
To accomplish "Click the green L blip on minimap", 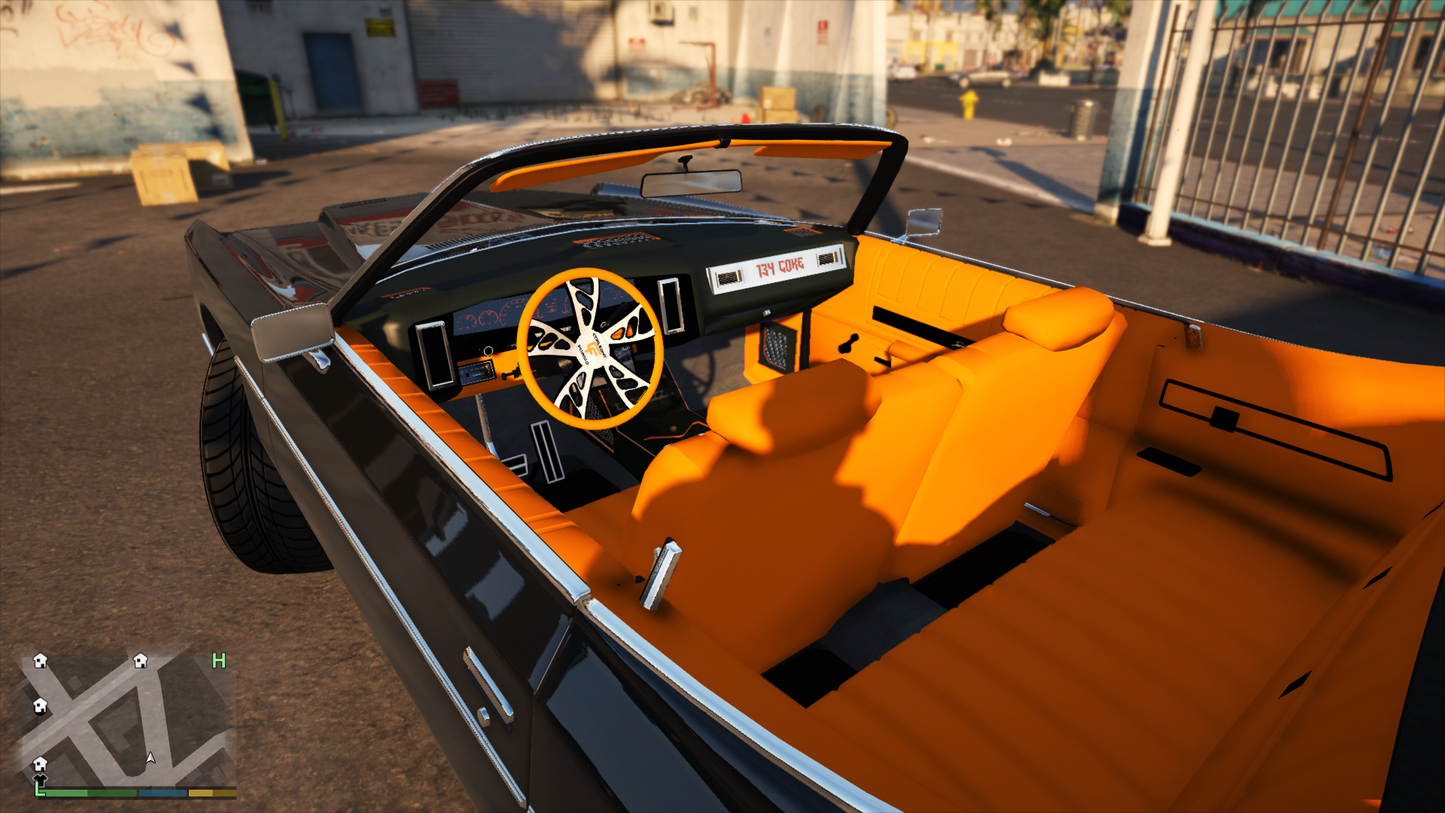I will (40, 790).
